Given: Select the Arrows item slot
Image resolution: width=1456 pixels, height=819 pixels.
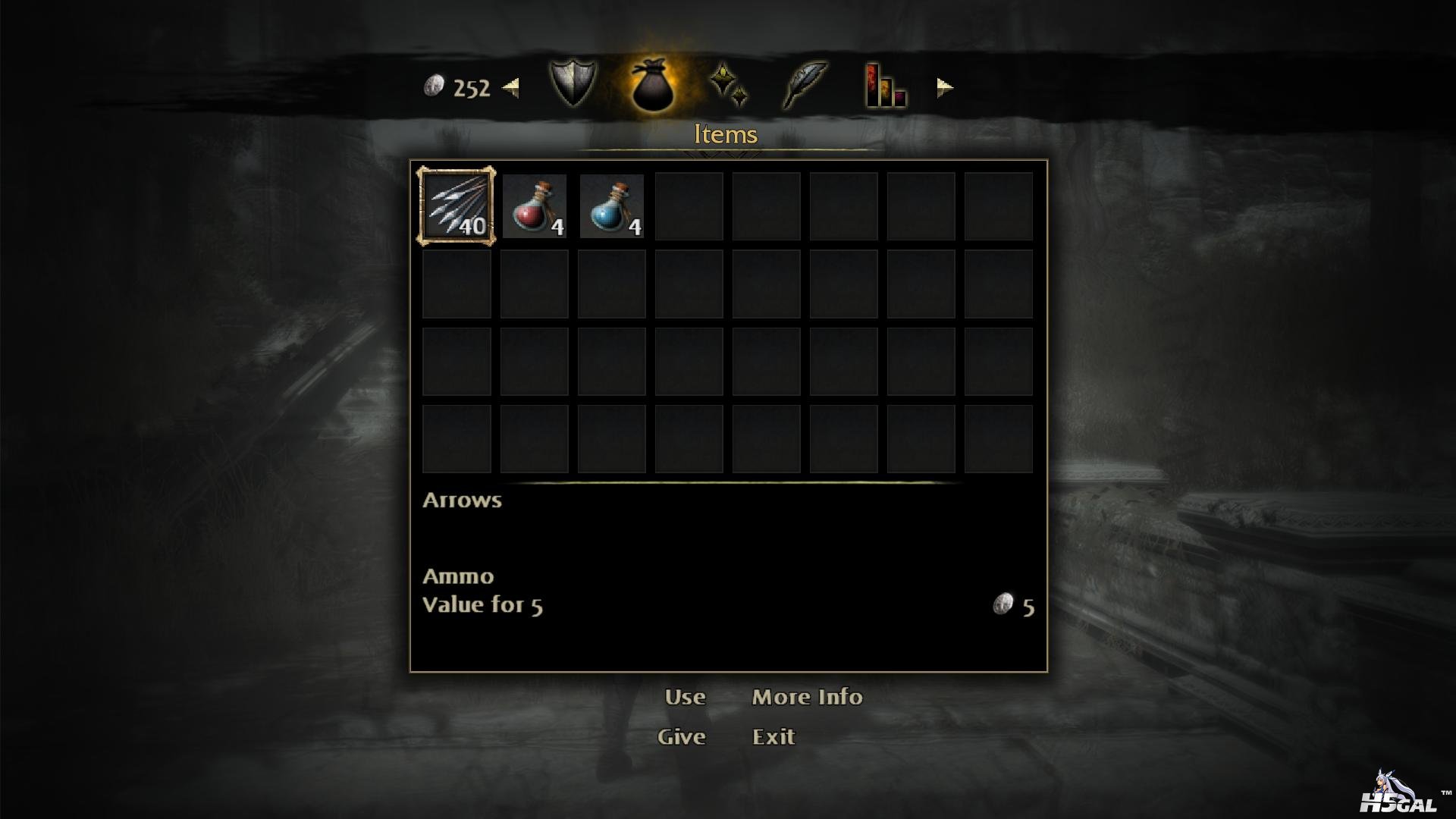Looking at the screenshot, I should tap(456, 206).
